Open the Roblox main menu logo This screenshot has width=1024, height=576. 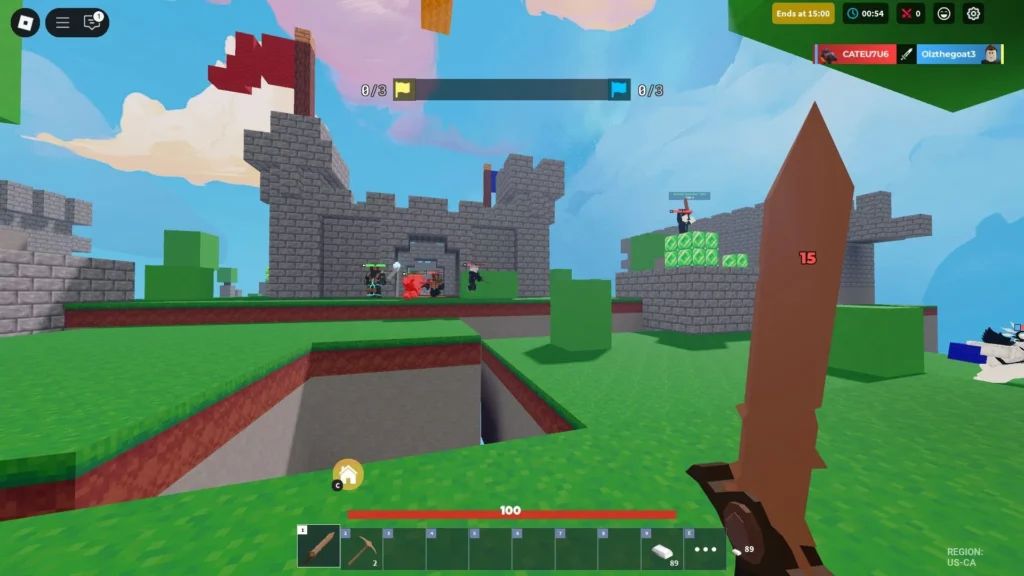click(25, 22)
